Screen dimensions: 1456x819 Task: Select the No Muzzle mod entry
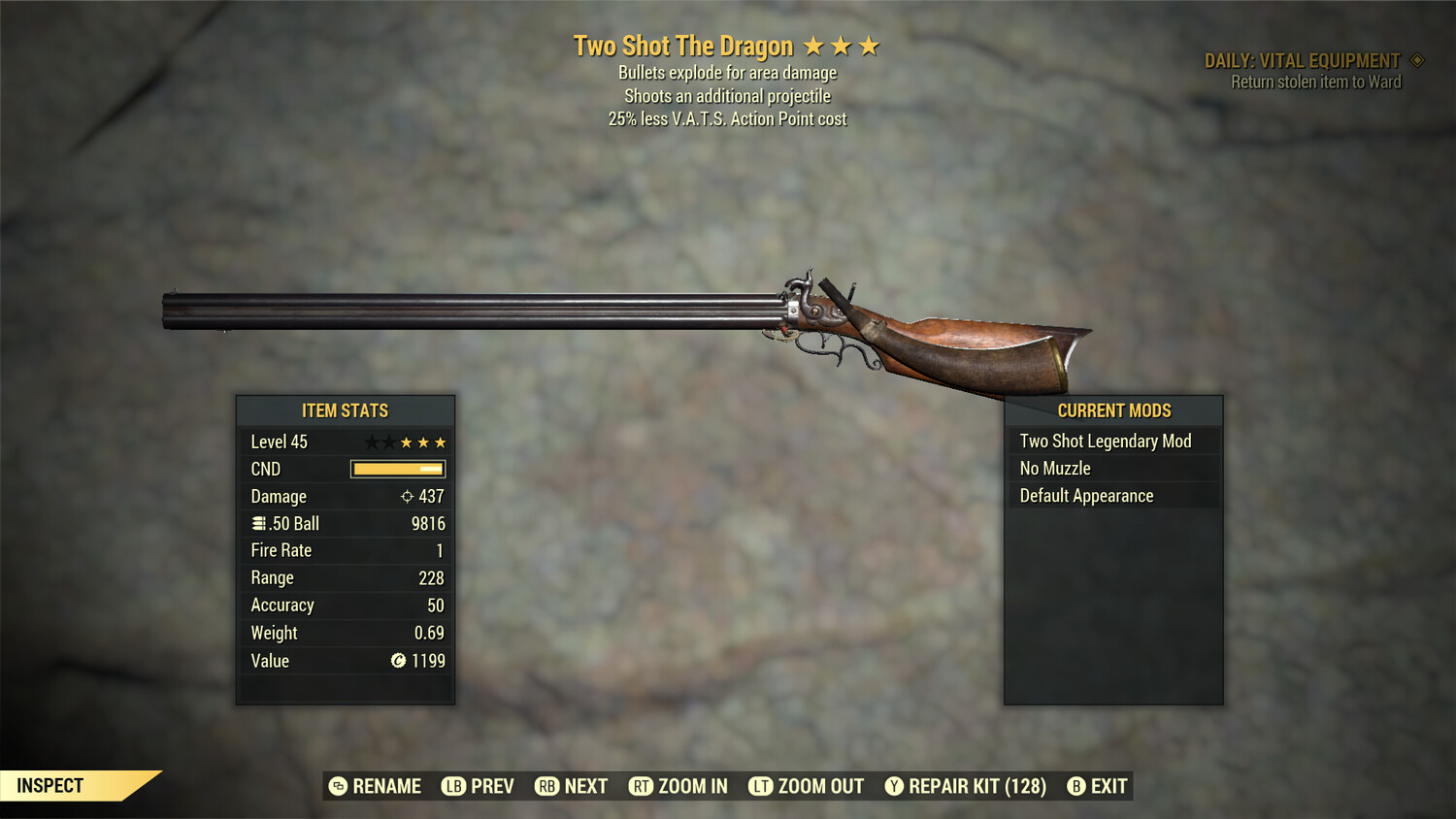click(1053, 468)
